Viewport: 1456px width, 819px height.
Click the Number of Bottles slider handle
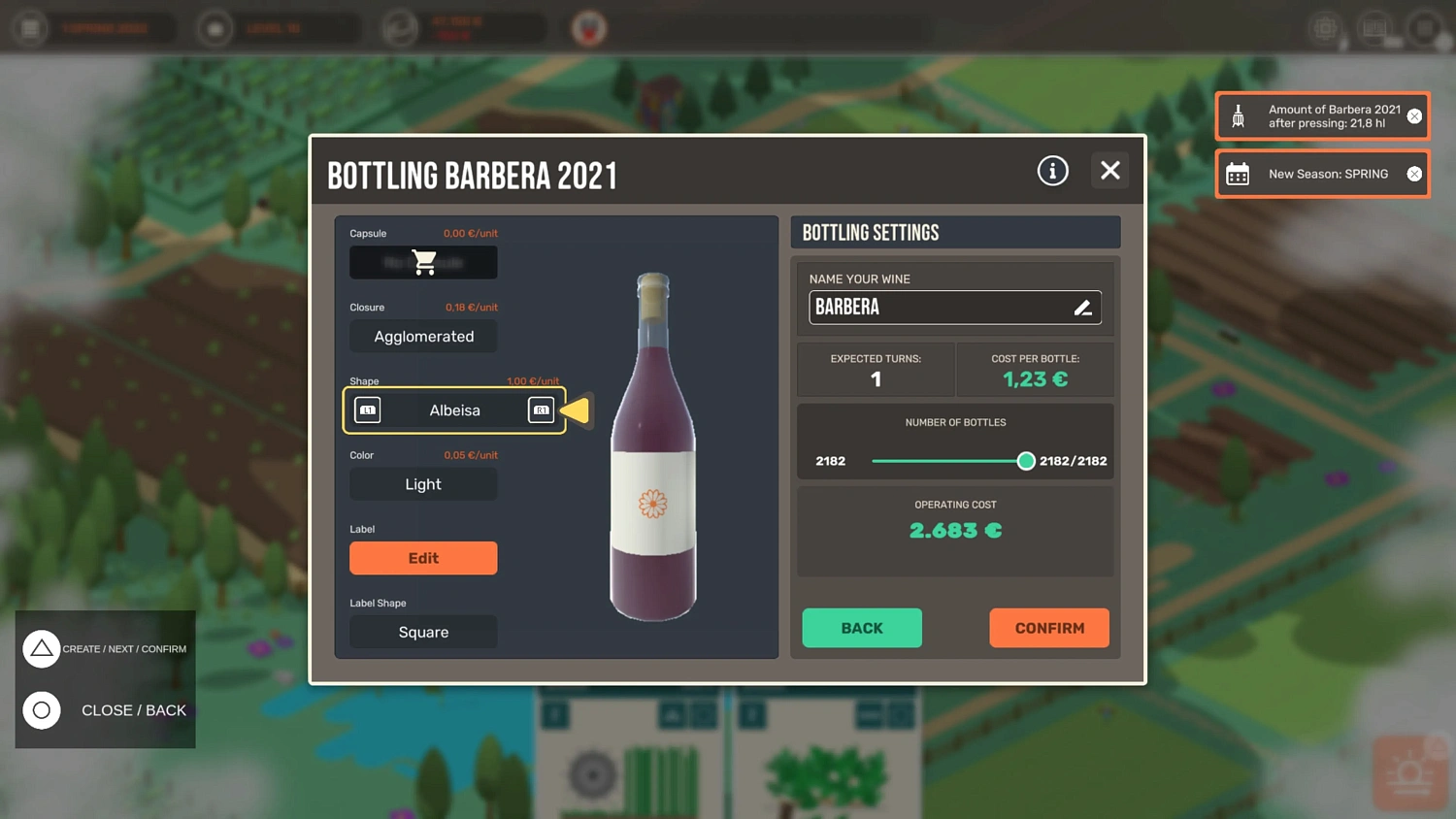(1026, 461)
